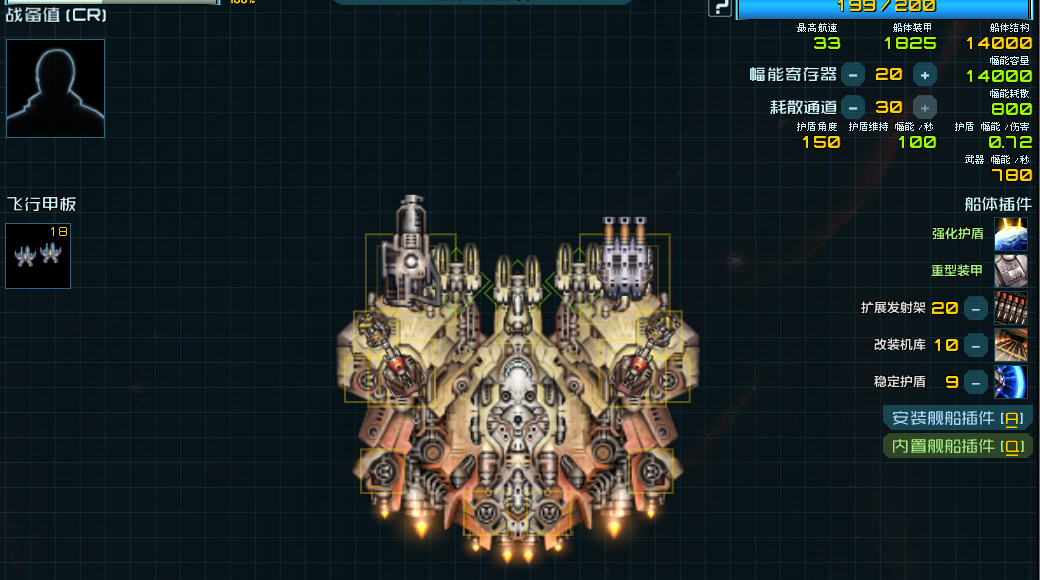Click the 耗散通道 plus button
Image resolution: width=1040 pixels, height=580 pixels.
pyautogui.click(x=925, y=107)
